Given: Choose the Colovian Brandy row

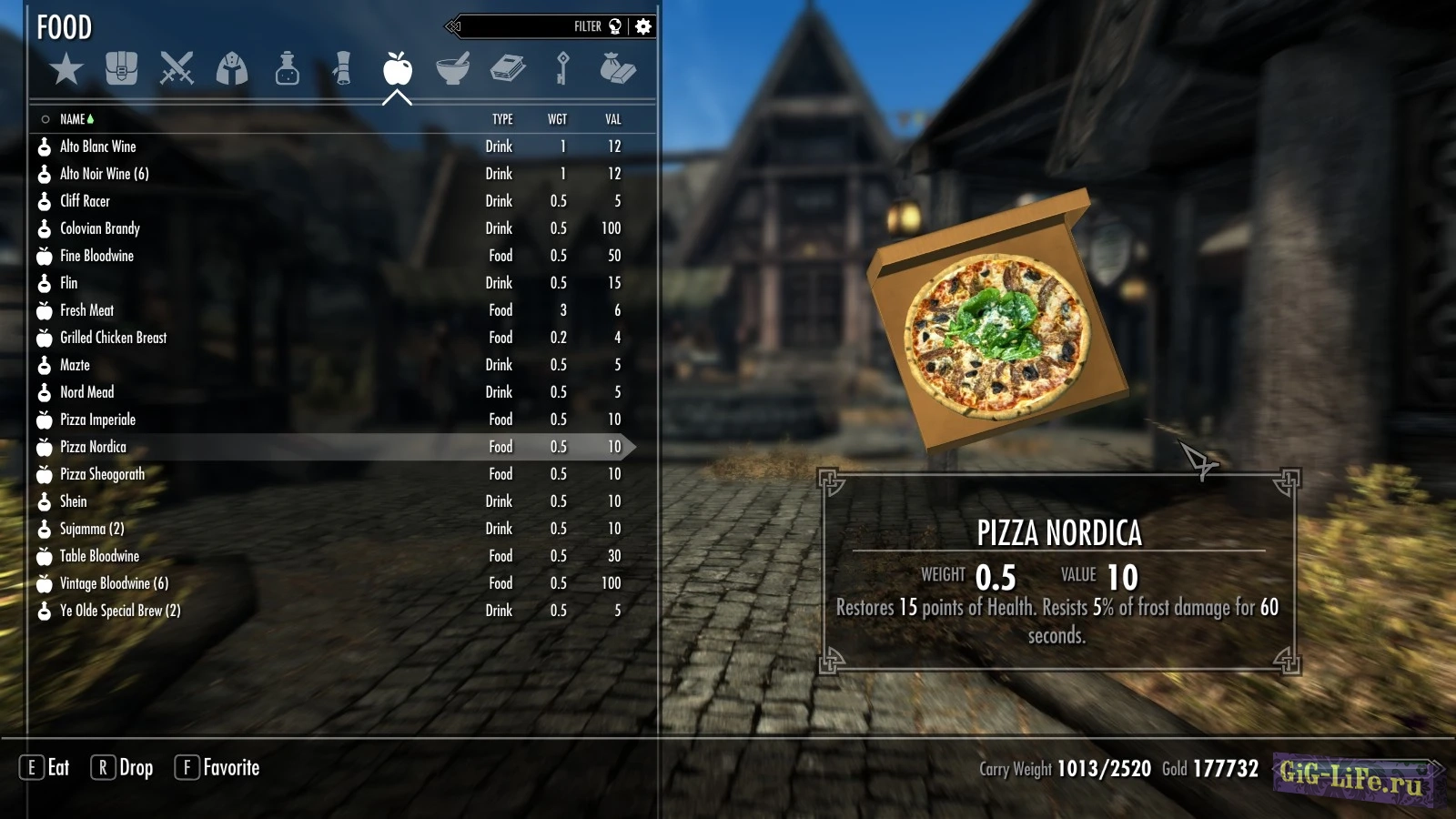Looking at the screenshot, I should pyautogui.click(x=100, y=228).
